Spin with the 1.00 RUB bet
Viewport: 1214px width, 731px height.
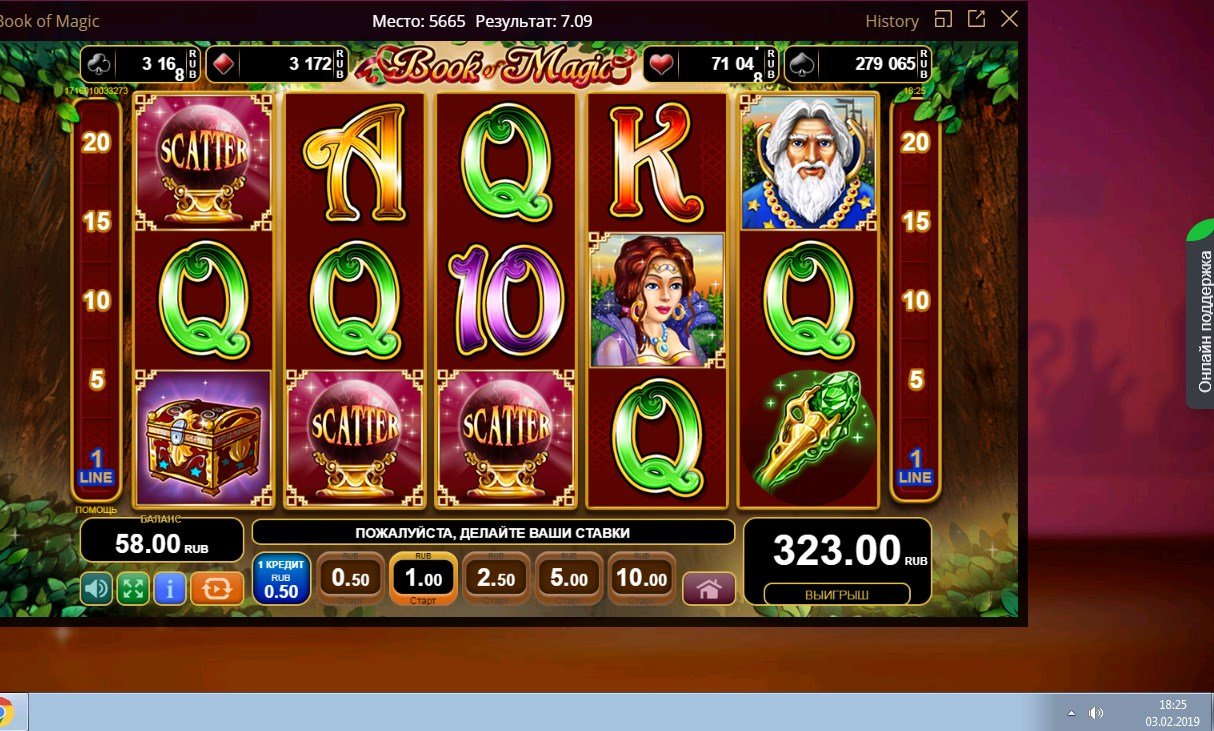click(x=422, y=578)
